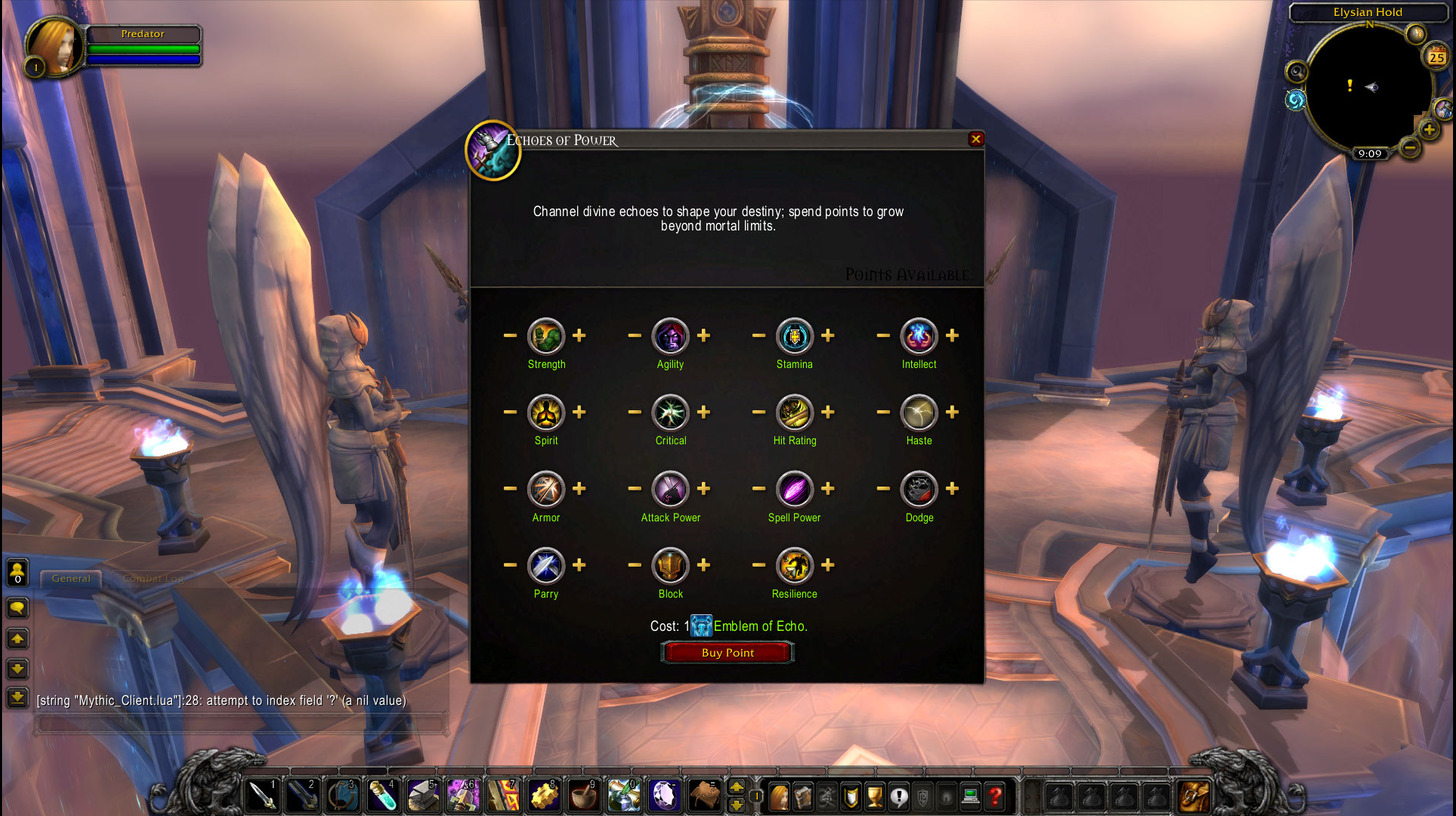
Task: Click the golden trophy achievements icon in the micro menu
Action: (x=876, y=796)
